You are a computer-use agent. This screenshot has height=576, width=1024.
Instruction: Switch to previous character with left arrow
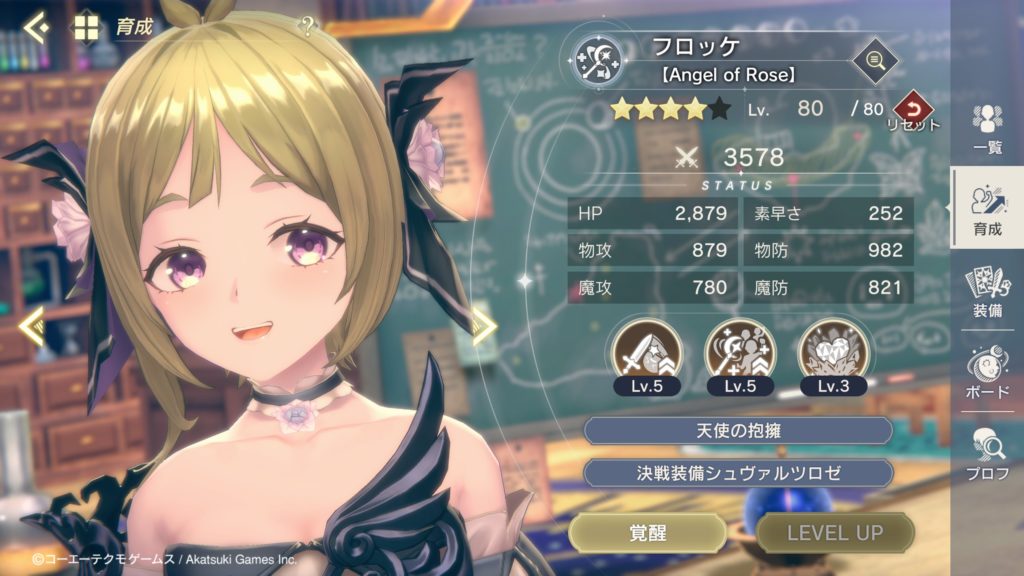tap(31, 326)
